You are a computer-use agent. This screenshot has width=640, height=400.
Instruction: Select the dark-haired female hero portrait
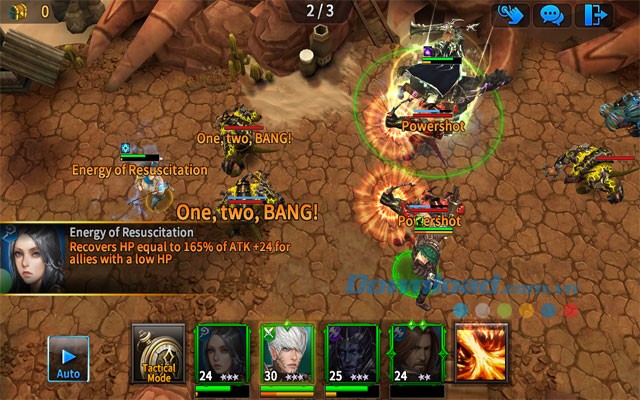(222, 353)
